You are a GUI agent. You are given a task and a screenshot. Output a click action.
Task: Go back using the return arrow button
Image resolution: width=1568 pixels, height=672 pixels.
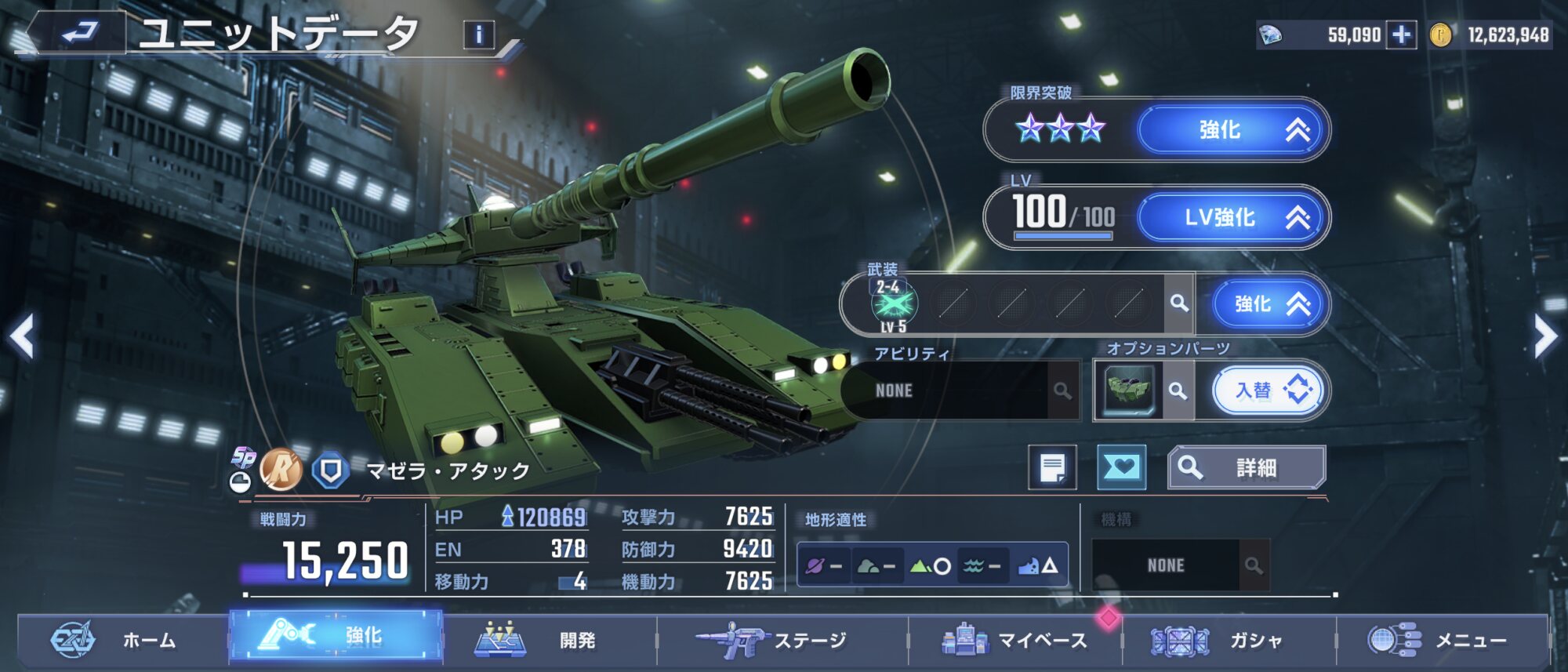pos(78,33)
